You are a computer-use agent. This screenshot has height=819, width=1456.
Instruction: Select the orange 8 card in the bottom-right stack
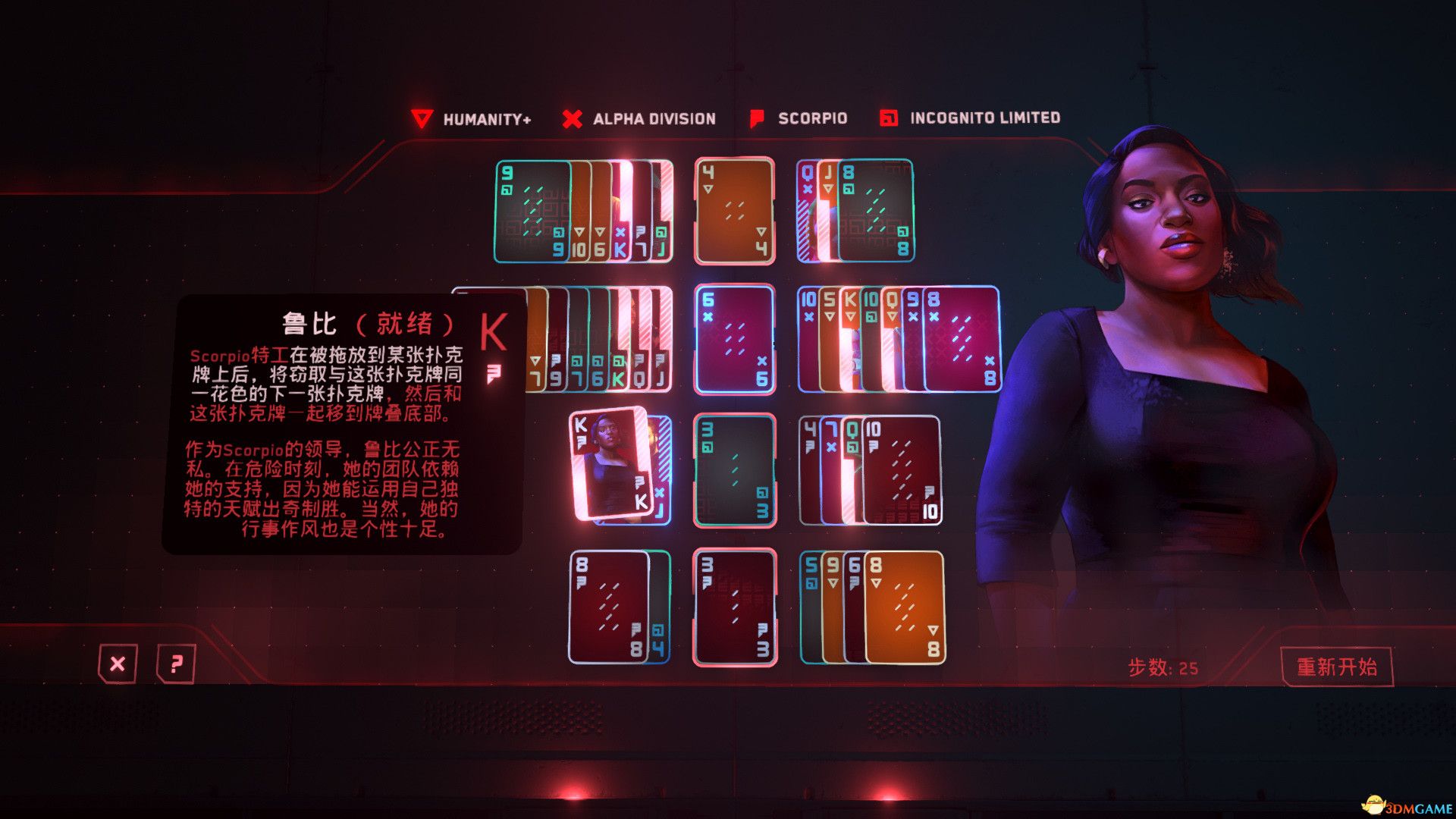tap(906, 607)
